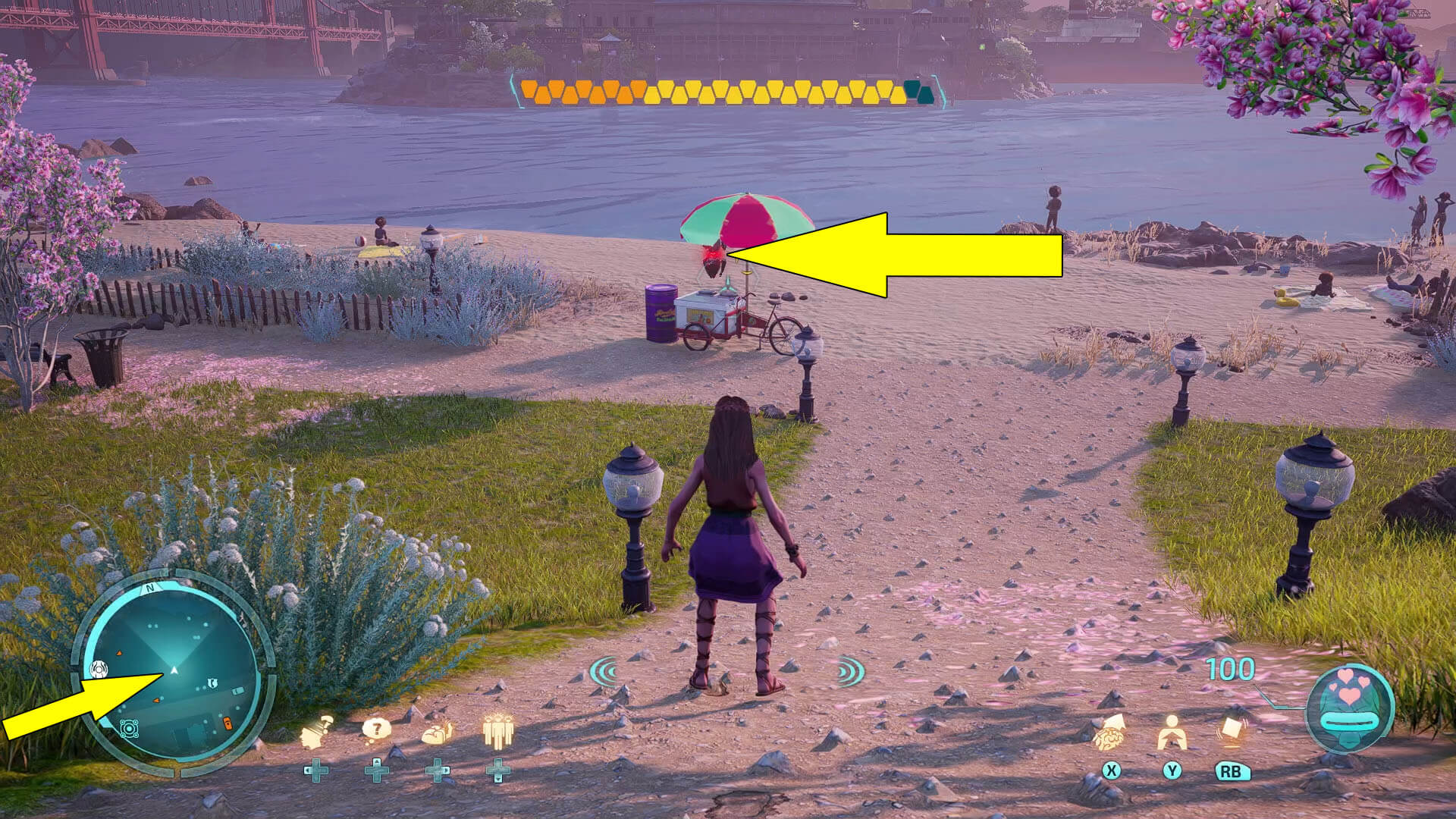Image resolution: width=1456 pixels, height=819 pixels.
Task: Activate the brain ability icon above X
Action: (x=1109, y=737)
